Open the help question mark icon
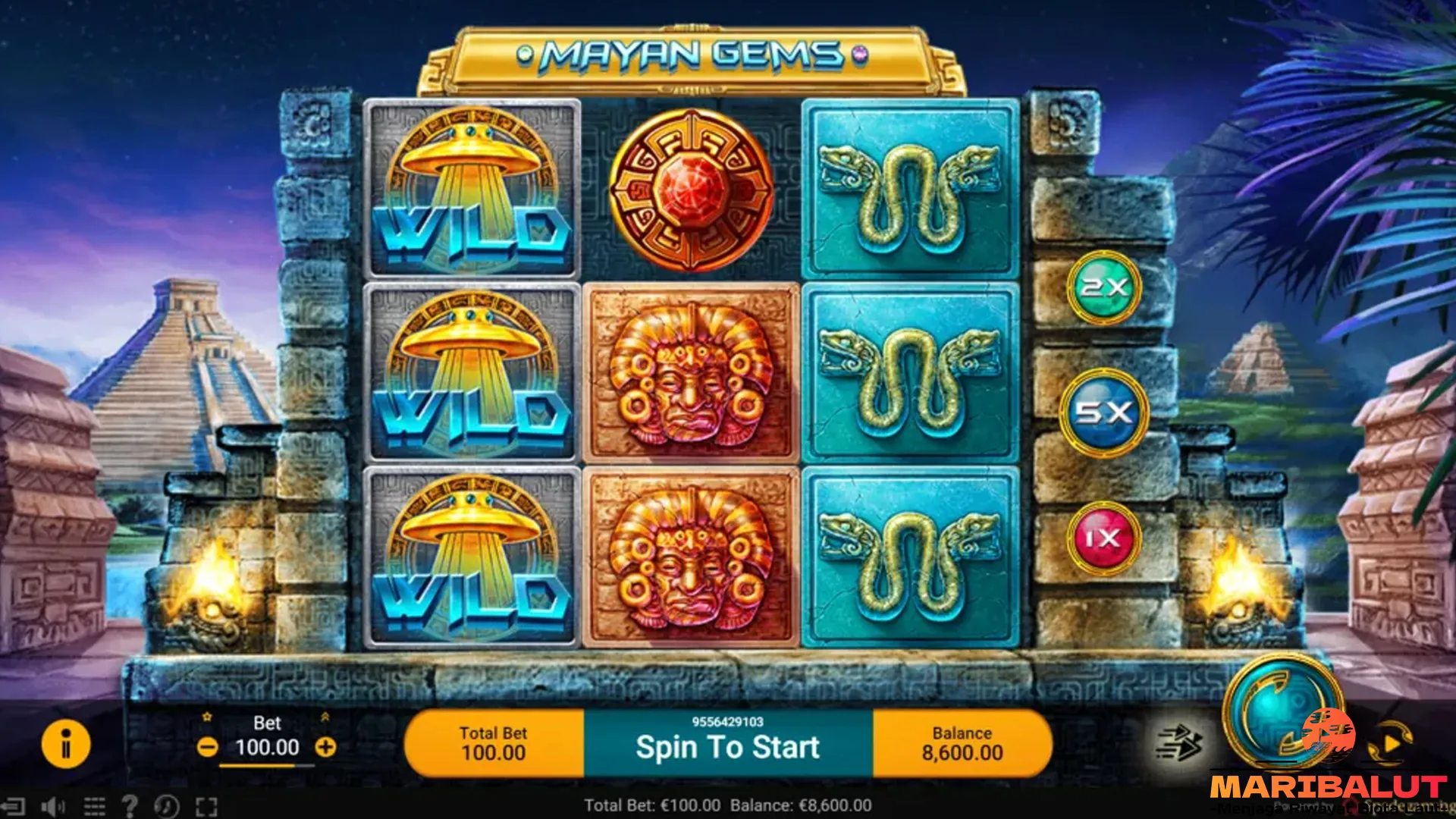Image resolution: width=1456 pixels, height=819 pixels. 130,806
